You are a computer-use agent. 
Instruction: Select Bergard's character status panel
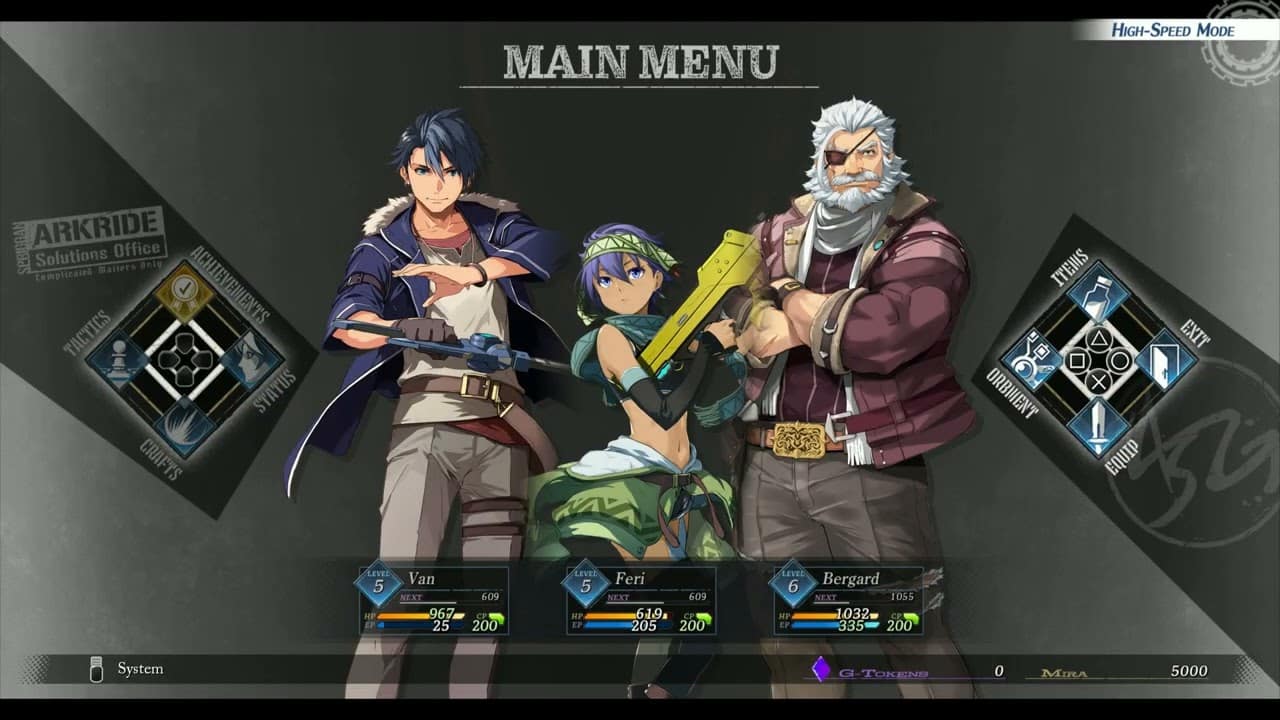[851, 600]
